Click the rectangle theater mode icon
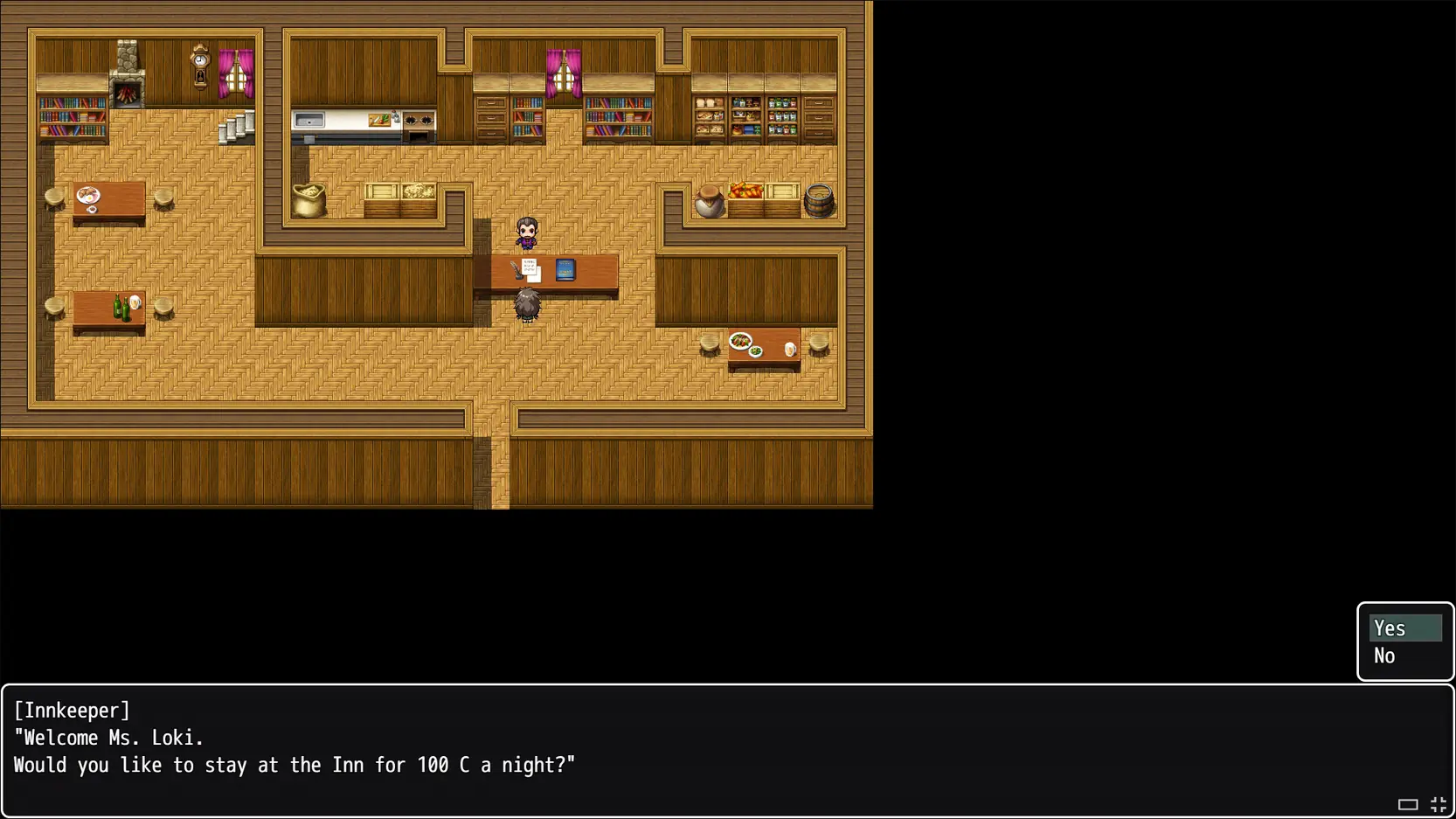Viewport: 1456px width, 819px height. tap(1407, 804)
